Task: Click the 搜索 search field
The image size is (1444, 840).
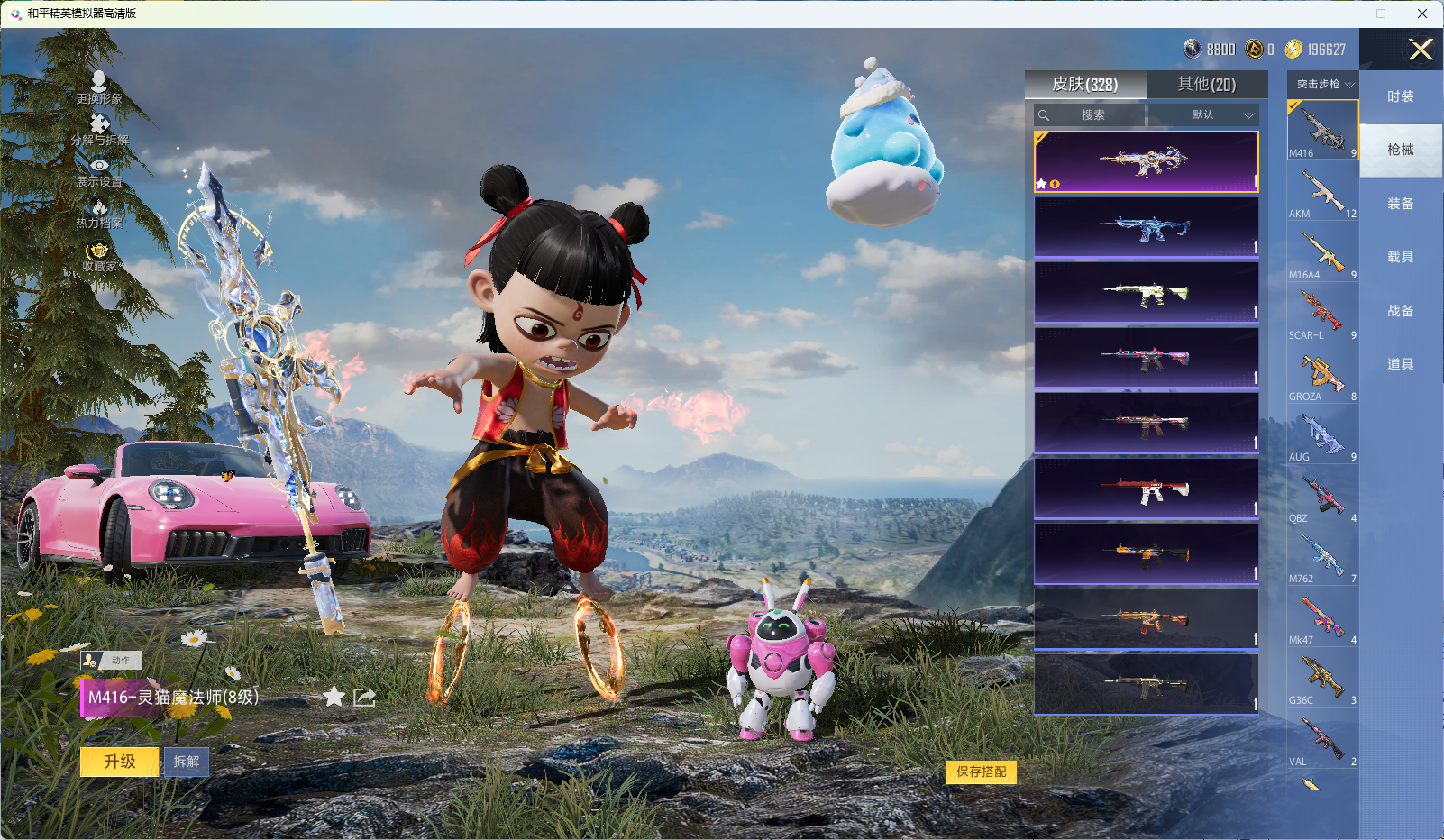Action: click(x=1092, y=115)
